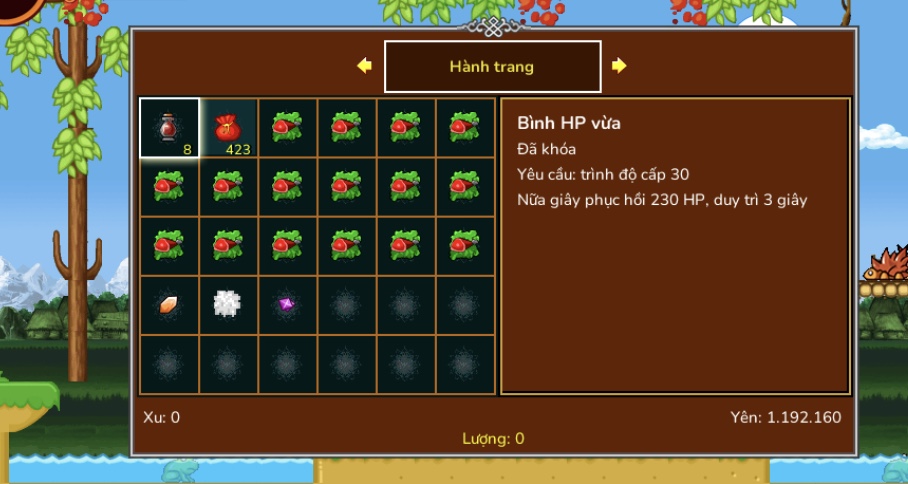Select the orange crystal item
The height and width of the screenshot is (484, 908).
click(x=169, y=305)
